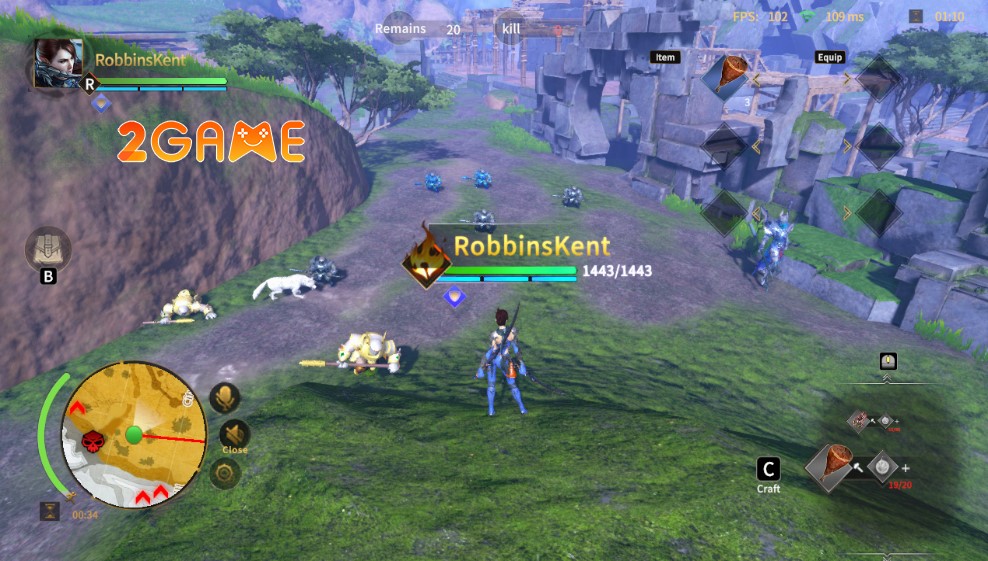
Task: Expand the crafting list with the up chevron
Action: (887, 379)
